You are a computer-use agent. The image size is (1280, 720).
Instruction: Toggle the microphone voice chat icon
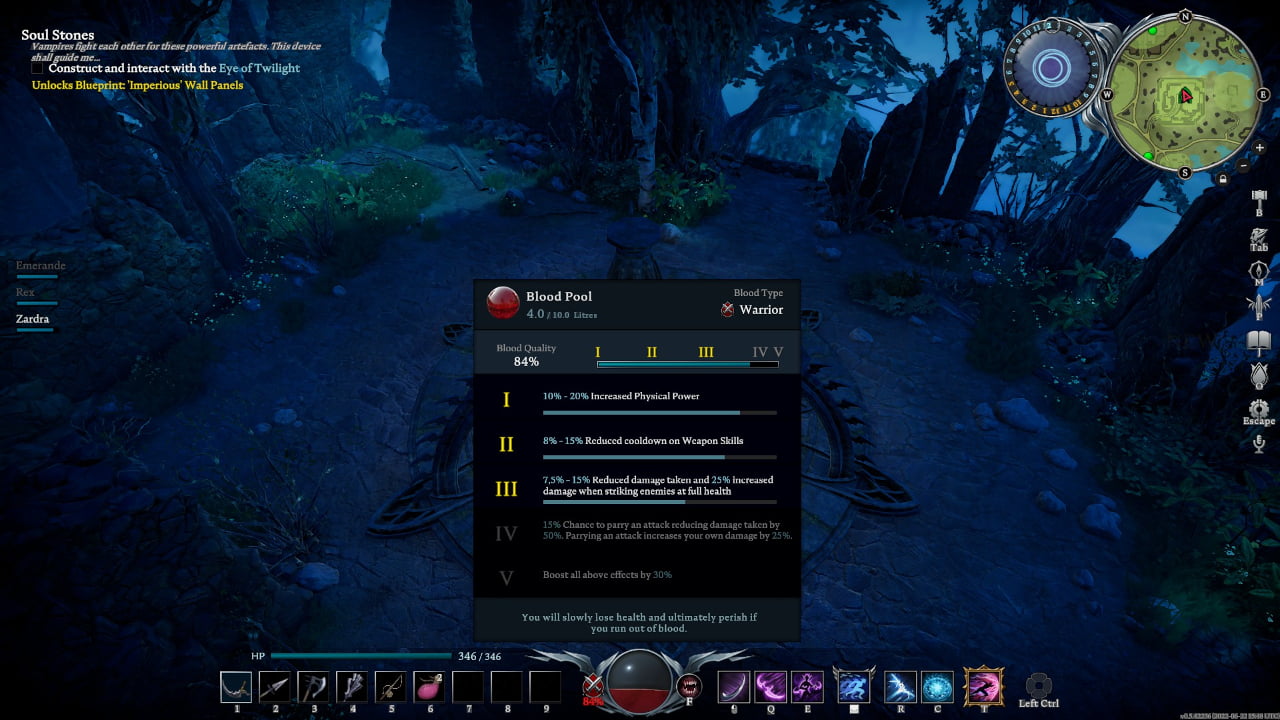1258,444
